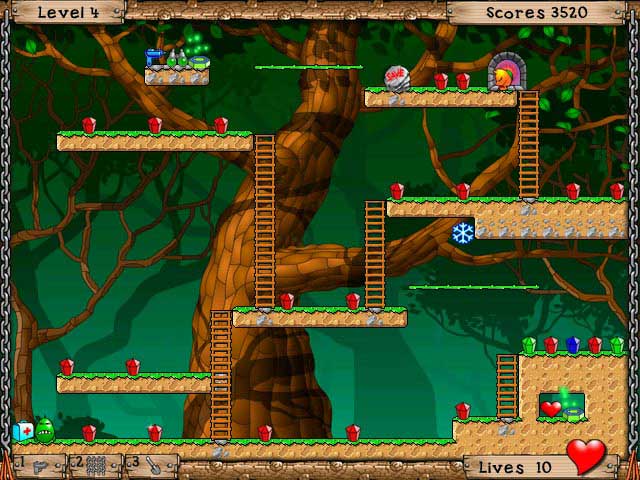Equip the shovel tool in slot 3

click(153, 466)
